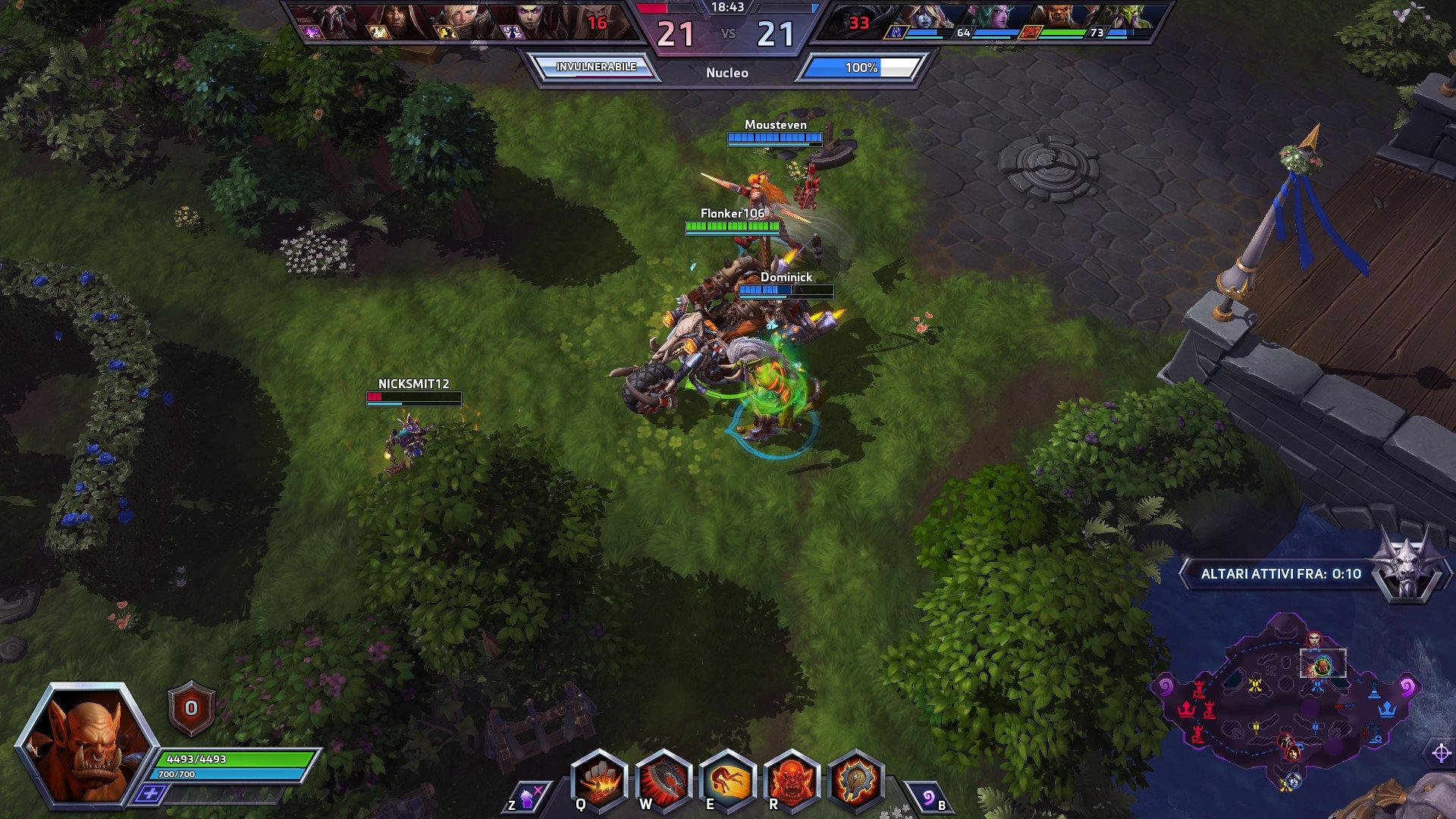
Task: Activate the Q flaming fist ability
Action: click(599, 781)
